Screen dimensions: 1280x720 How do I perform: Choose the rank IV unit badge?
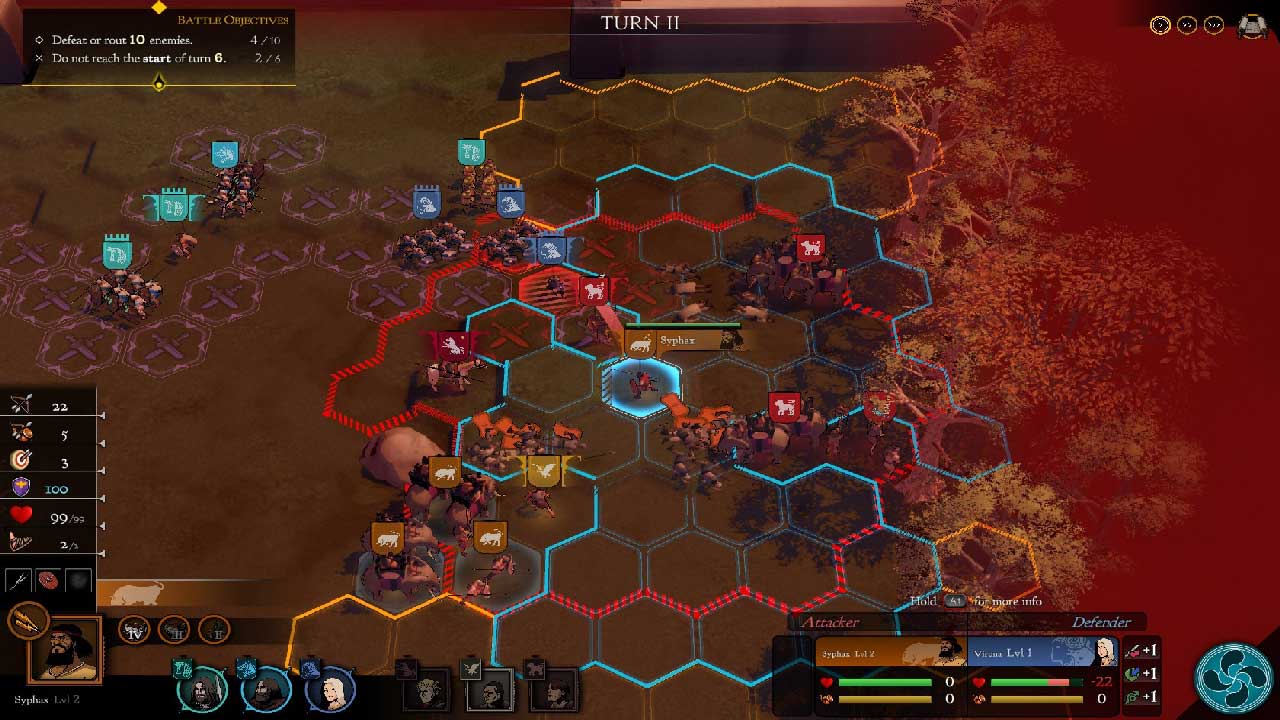(135, 629)
